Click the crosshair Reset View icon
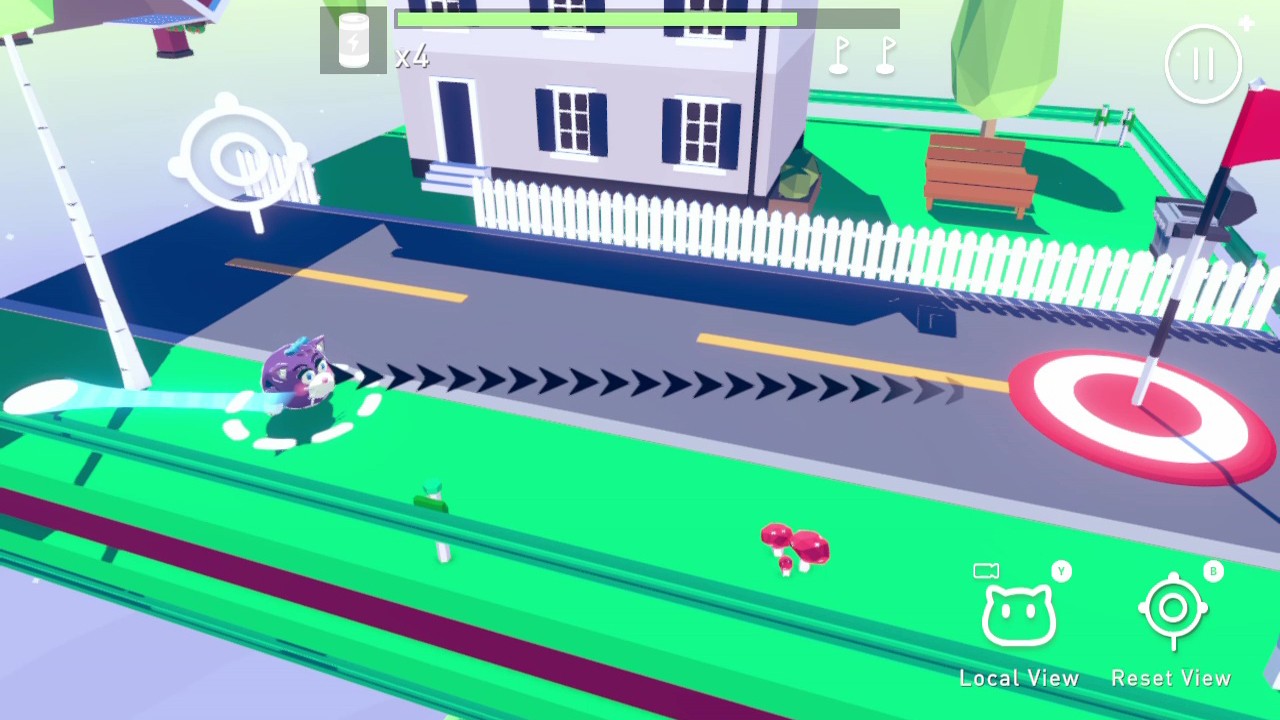 [1172, 610]
